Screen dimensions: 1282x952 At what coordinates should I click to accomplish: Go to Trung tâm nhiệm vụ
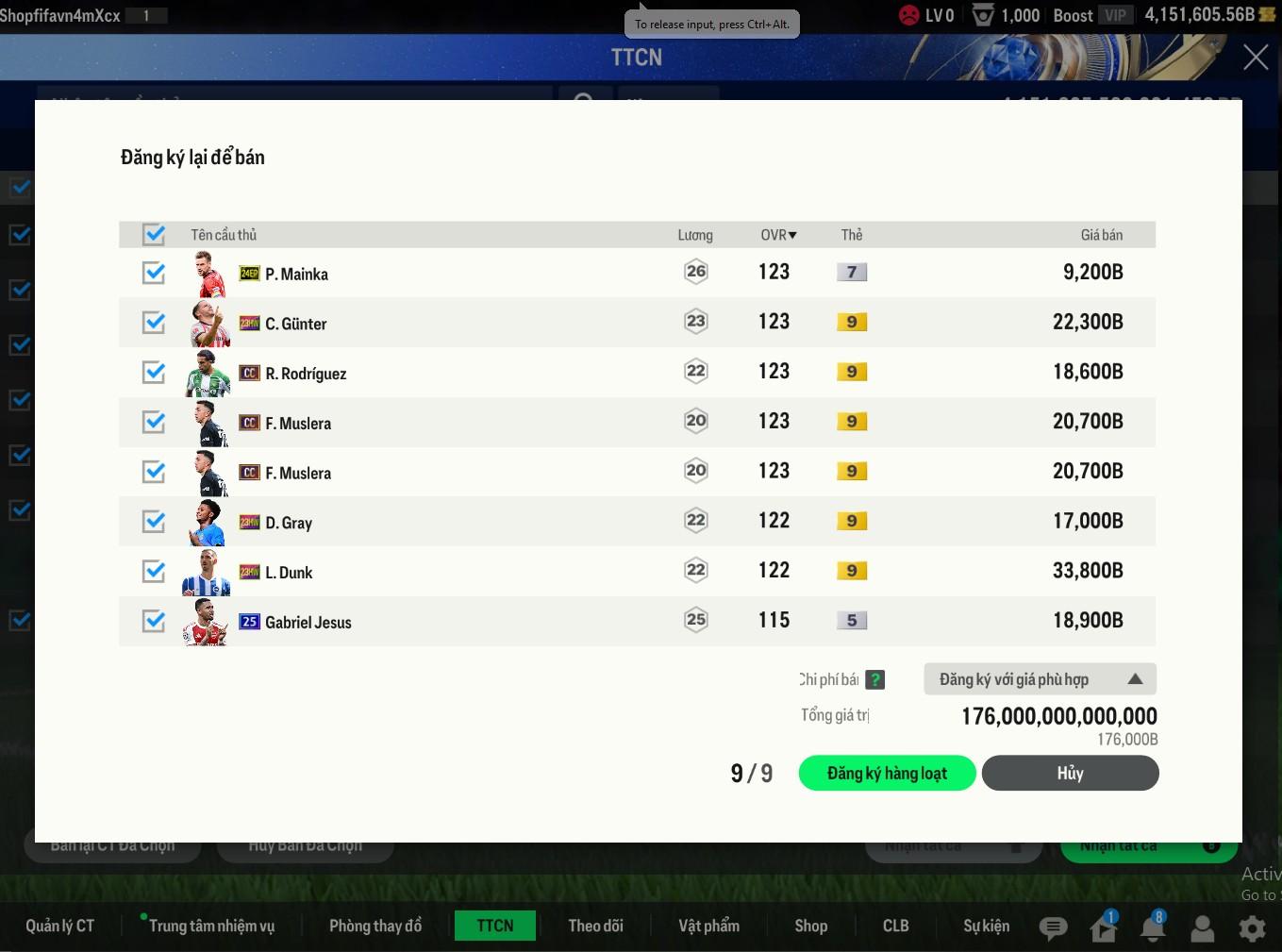pos(211,926)
